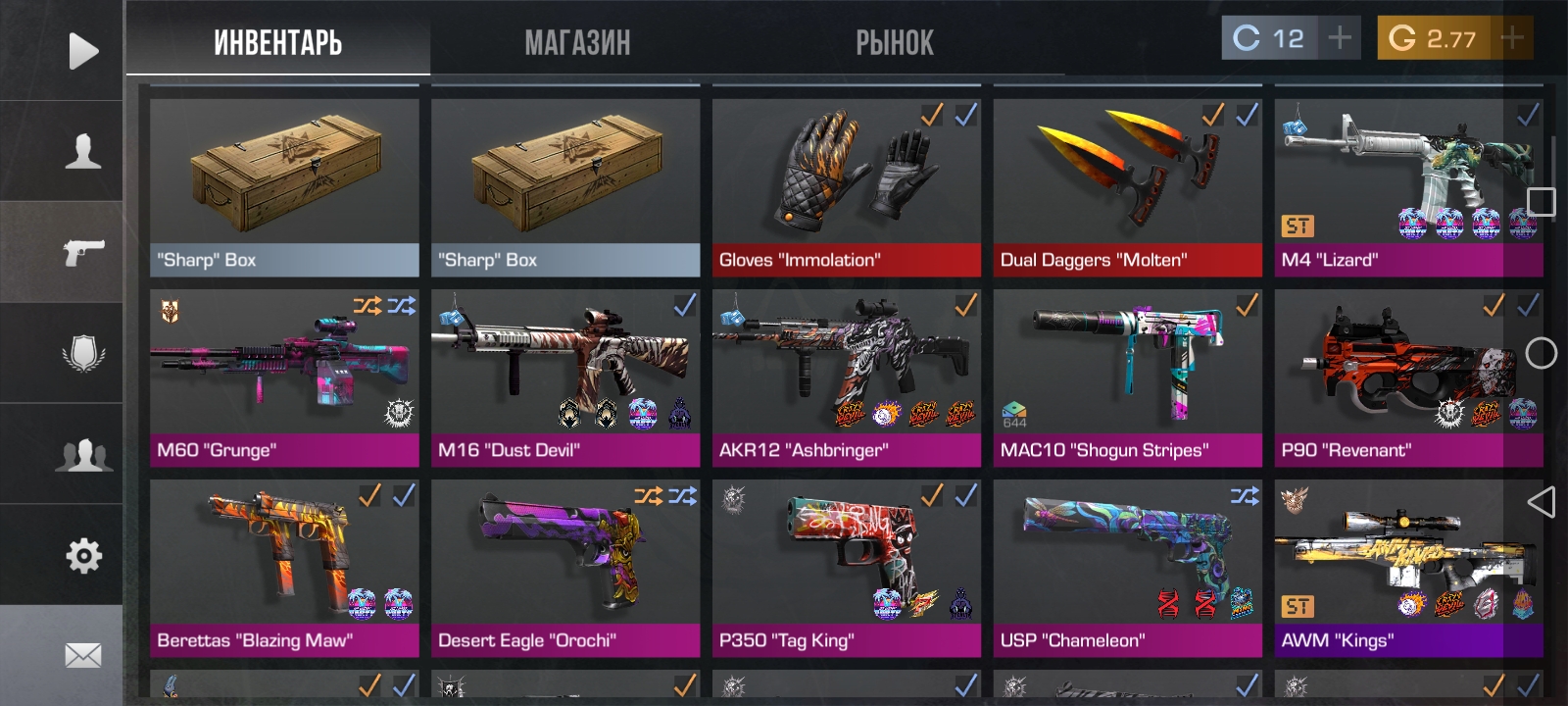Tap the play arrow in the sidebar
Screen dimensions: 1568x706
pos(83,51)
